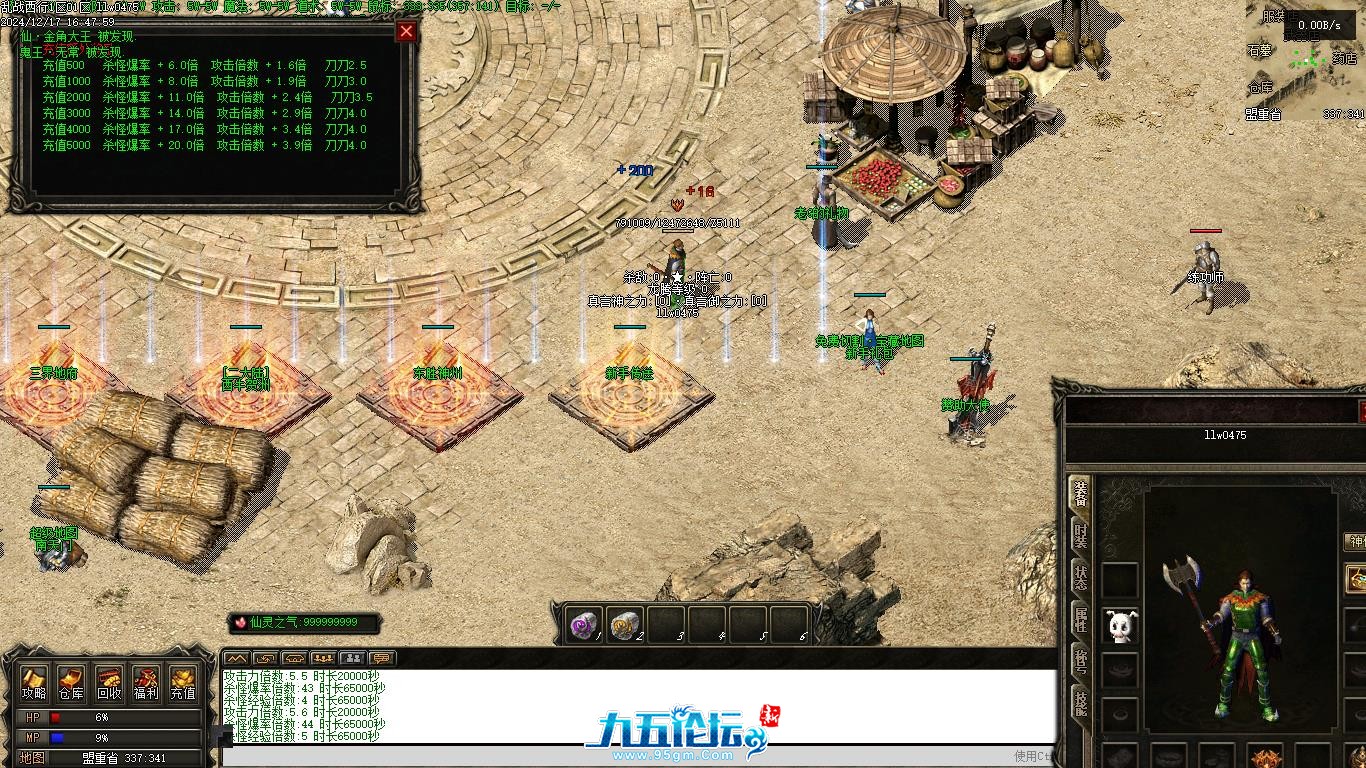Open the 充值 recharge menu

coord(183,683)
